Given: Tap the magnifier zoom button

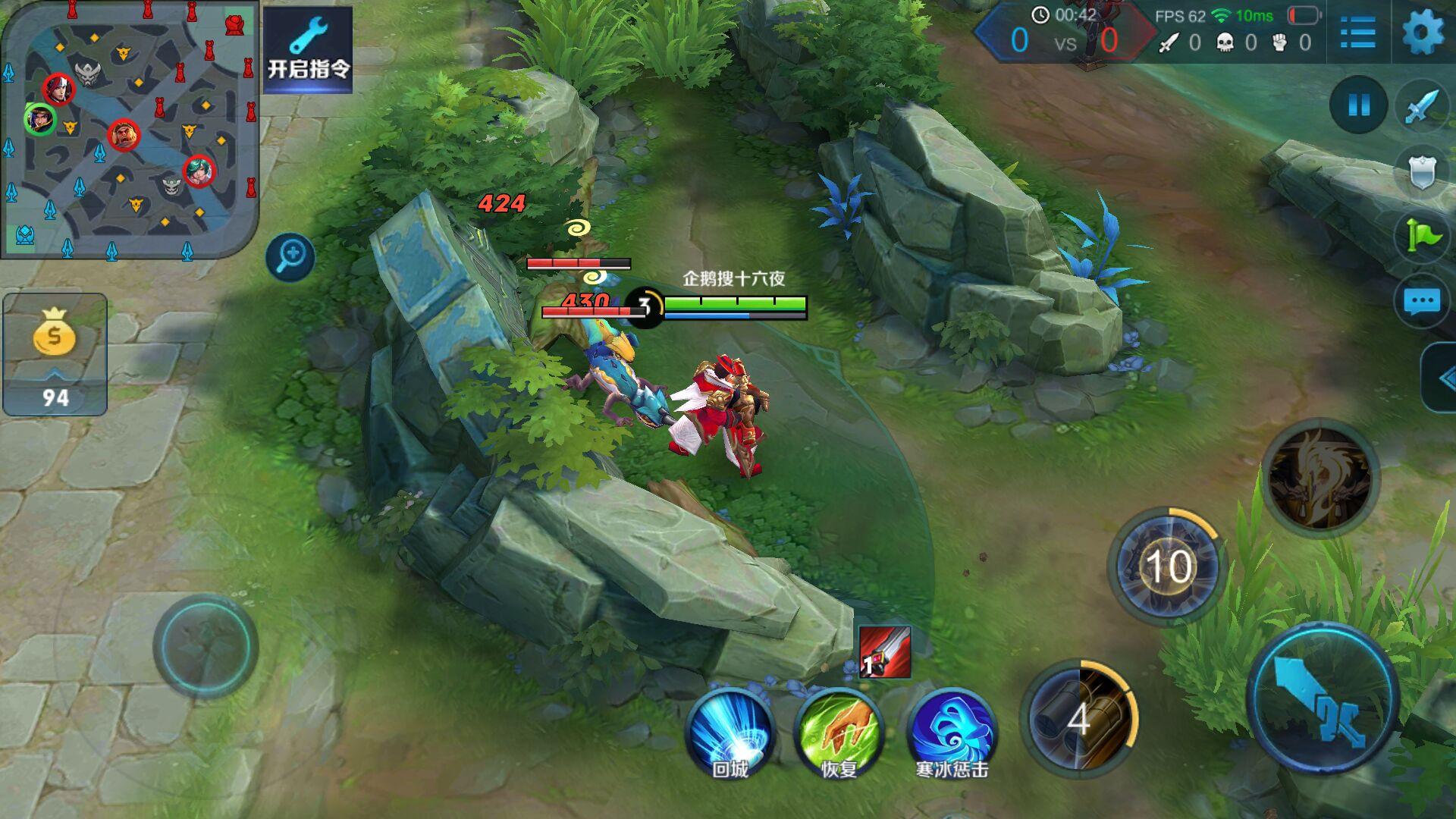Looking at the screenshot, I should click(x=290, y=256).
